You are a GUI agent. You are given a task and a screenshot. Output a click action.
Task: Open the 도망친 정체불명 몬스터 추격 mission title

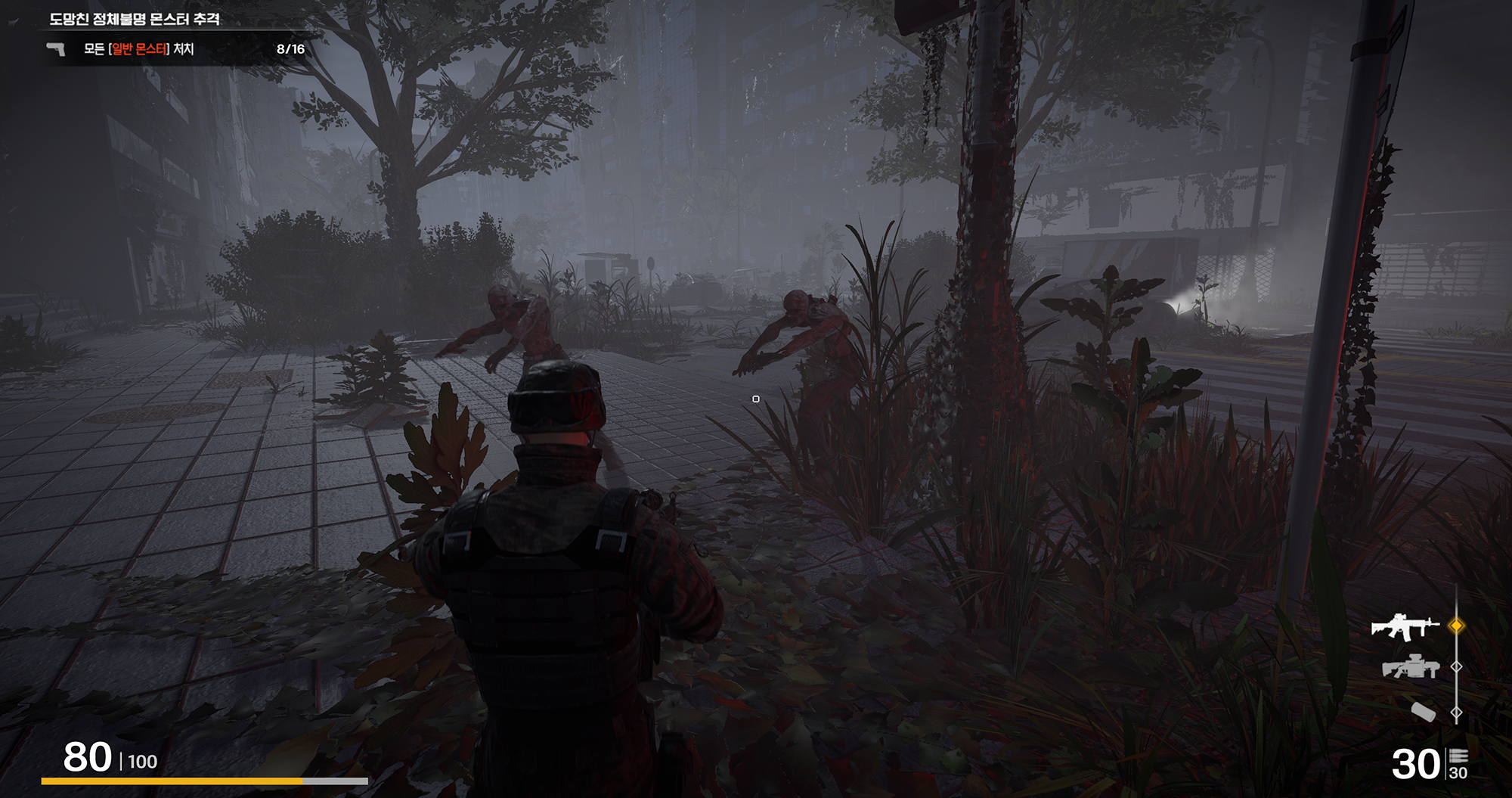(135, 19)
